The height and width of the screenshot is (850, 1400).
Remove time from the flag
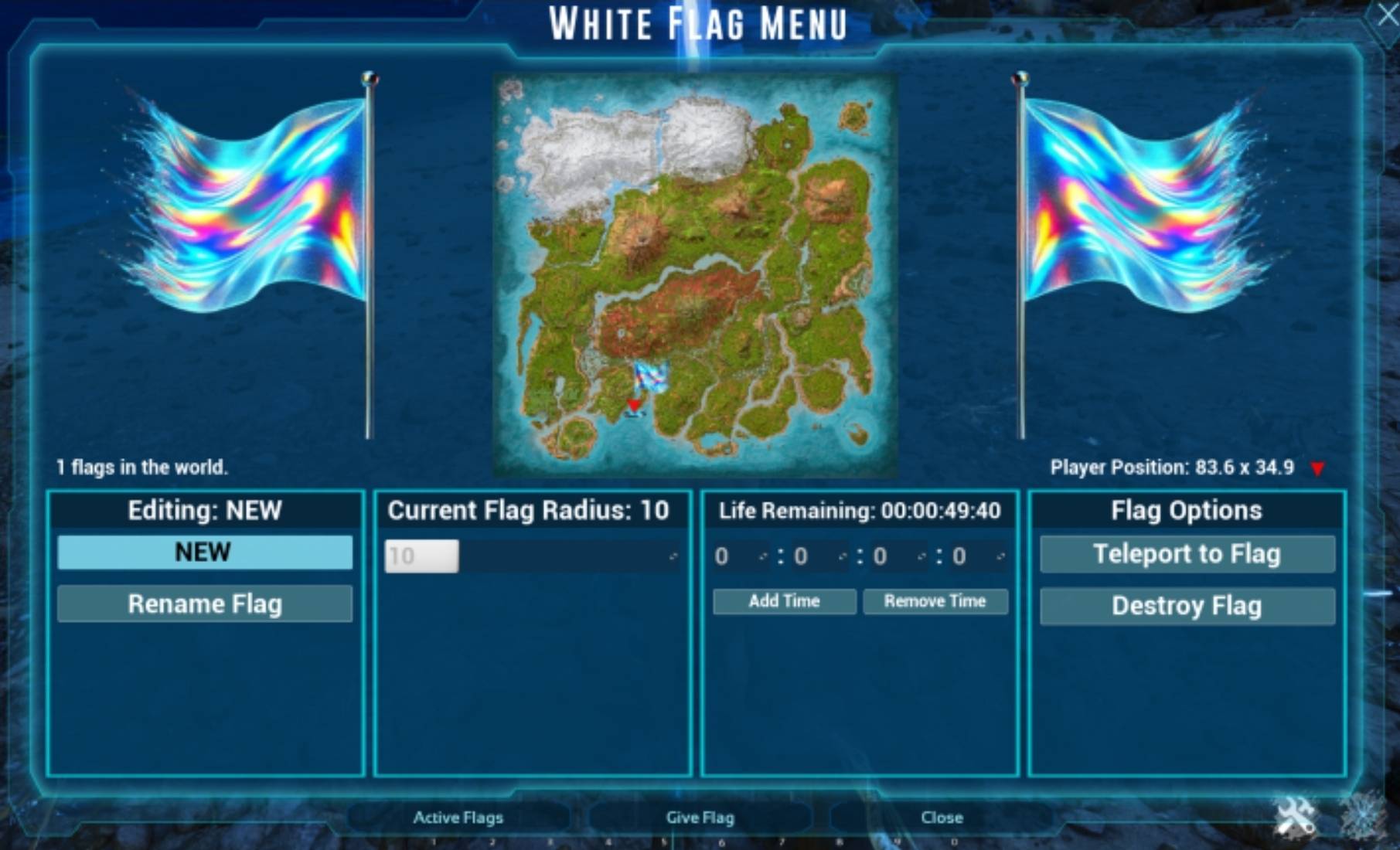[935, 601]
